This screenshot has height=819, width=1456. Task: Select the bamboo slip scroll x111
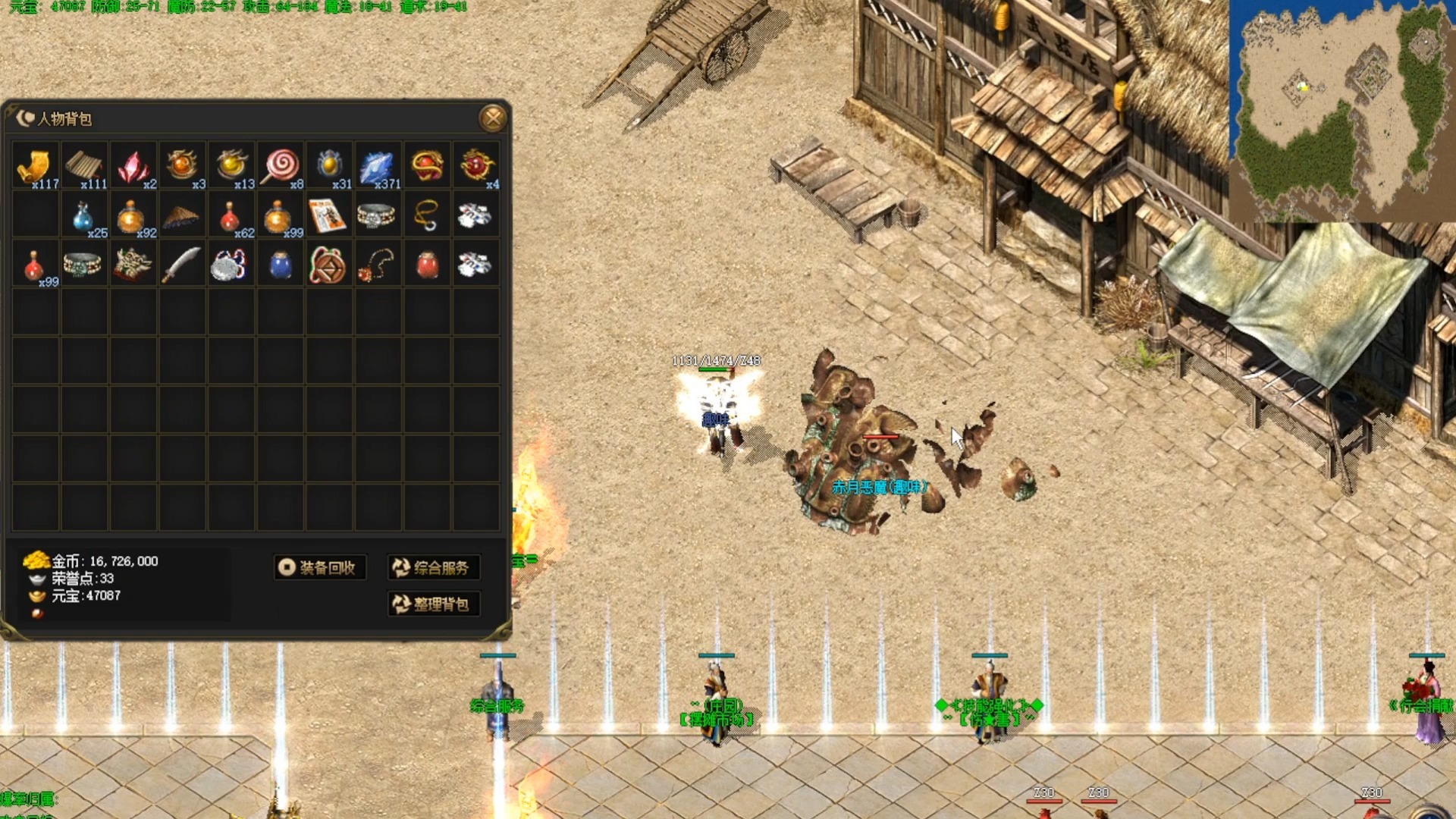[x=83, y=165]
